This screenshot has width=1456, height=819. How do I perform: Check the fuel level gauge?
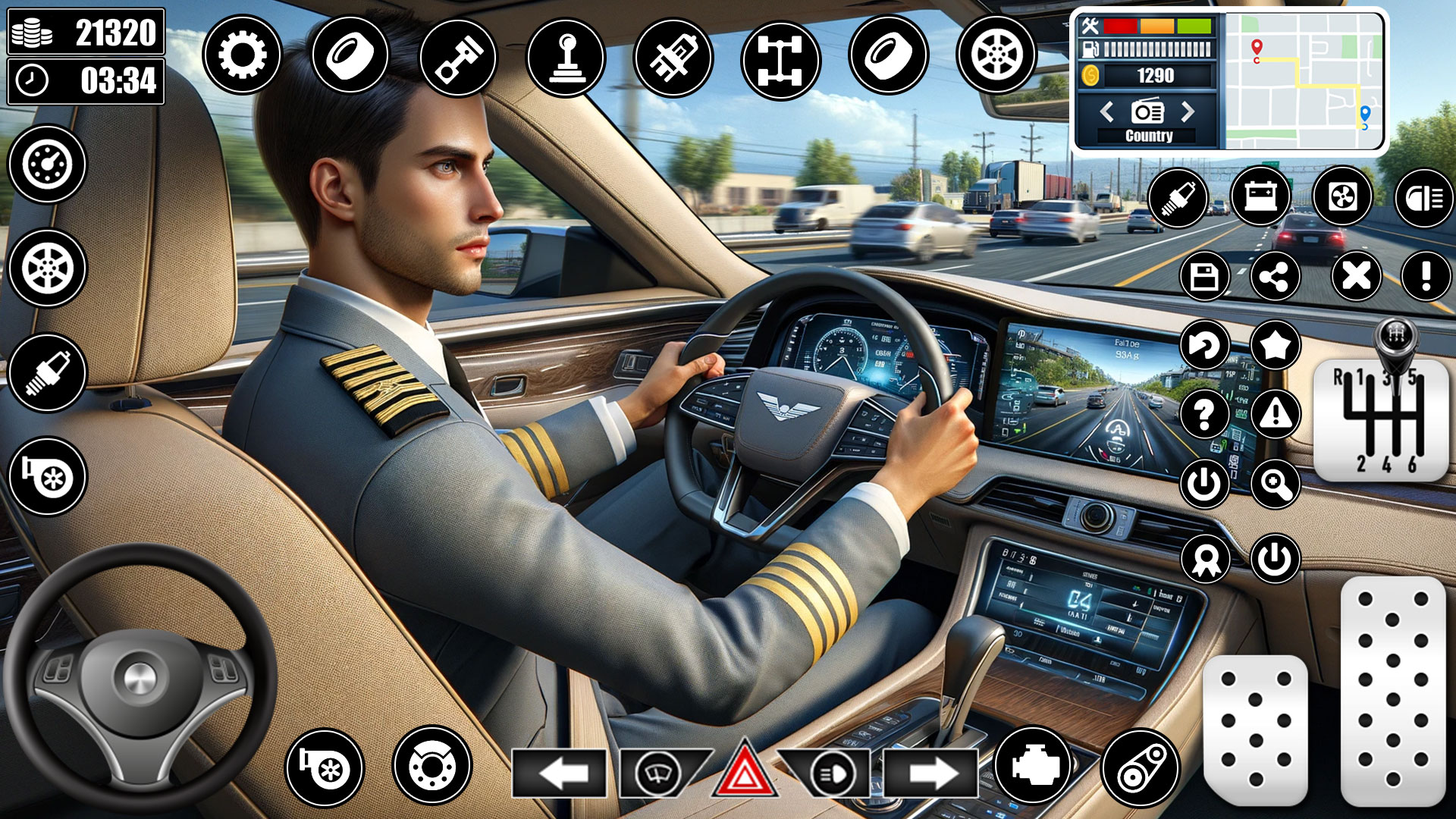tap(1145, 48)
